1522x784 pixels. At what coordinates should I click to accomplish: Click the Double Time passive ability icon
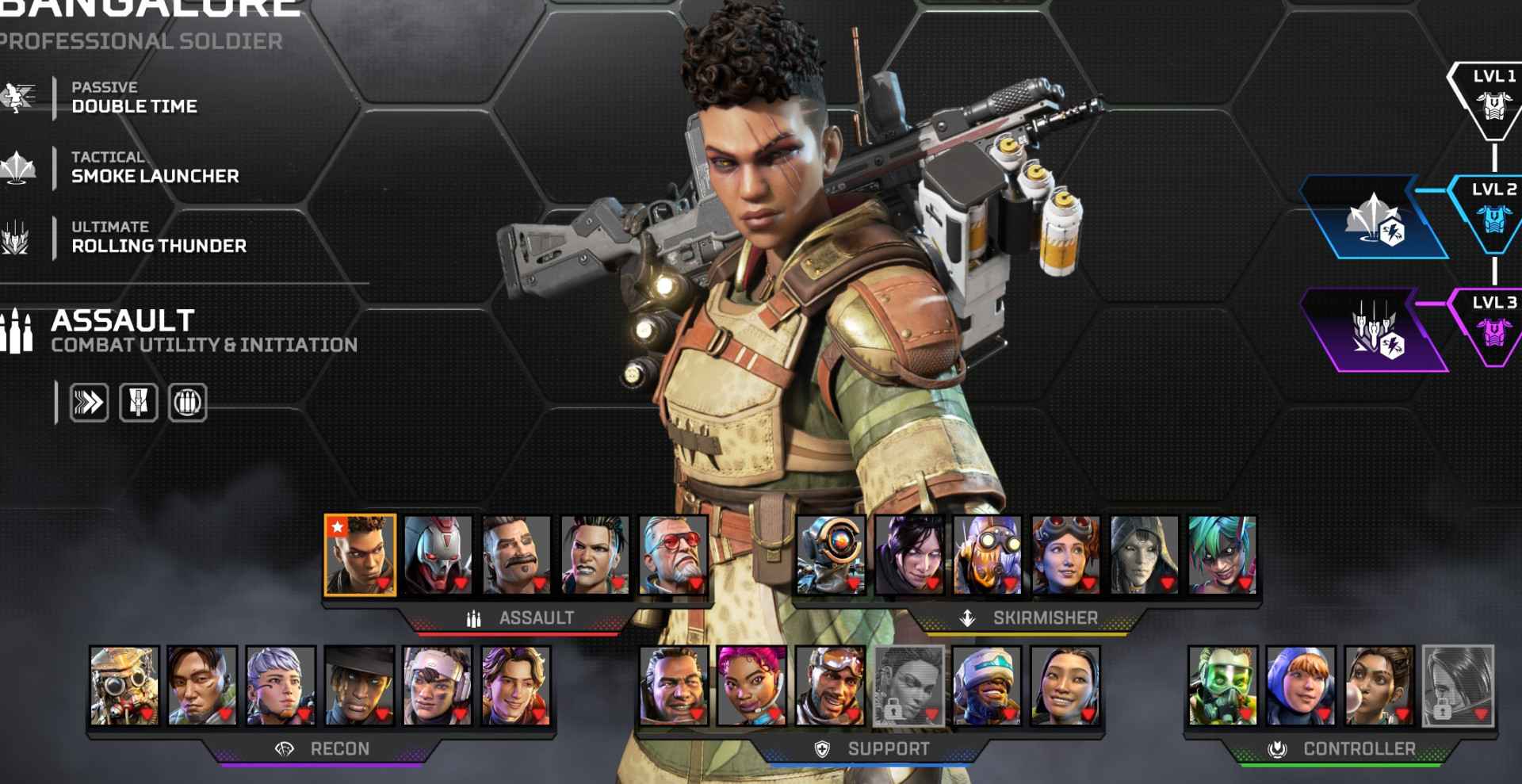[x=20, y=97]
